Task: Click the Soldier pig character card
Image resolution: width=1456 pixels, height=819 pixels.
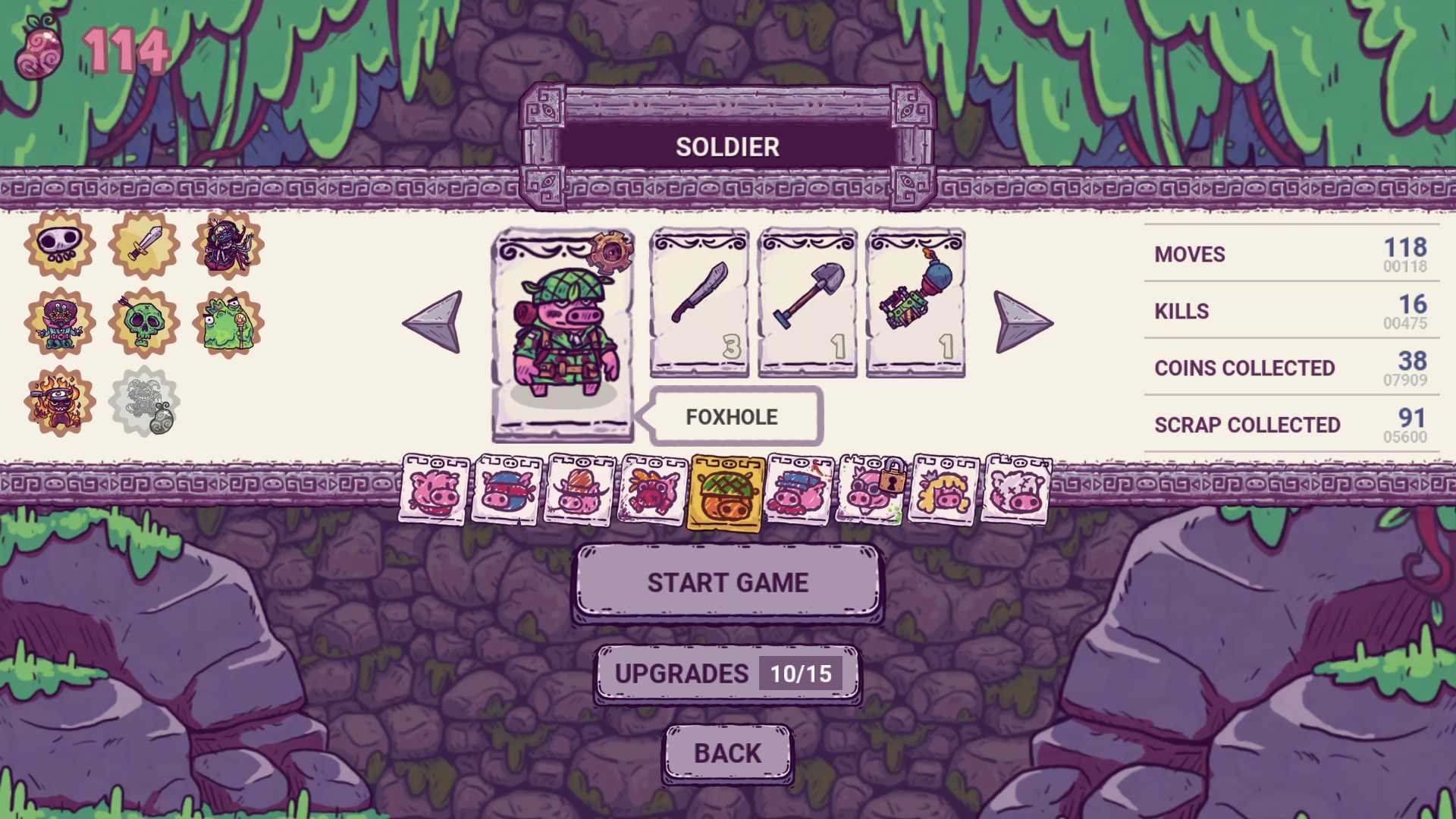Action: (x=563, y=334)
